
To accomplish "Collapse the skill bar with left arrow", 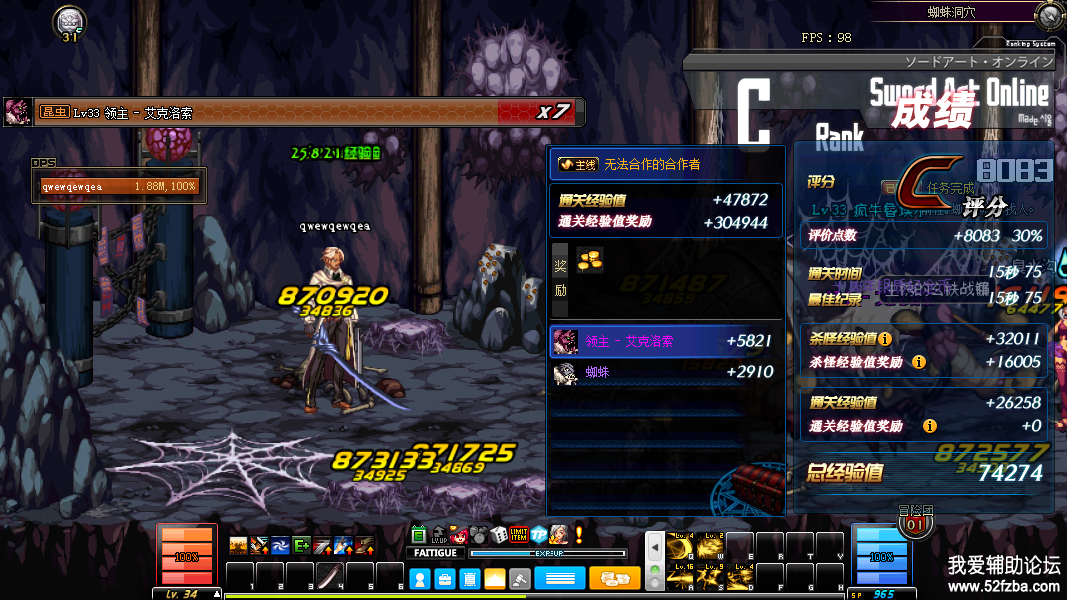I will pos(655,547).
